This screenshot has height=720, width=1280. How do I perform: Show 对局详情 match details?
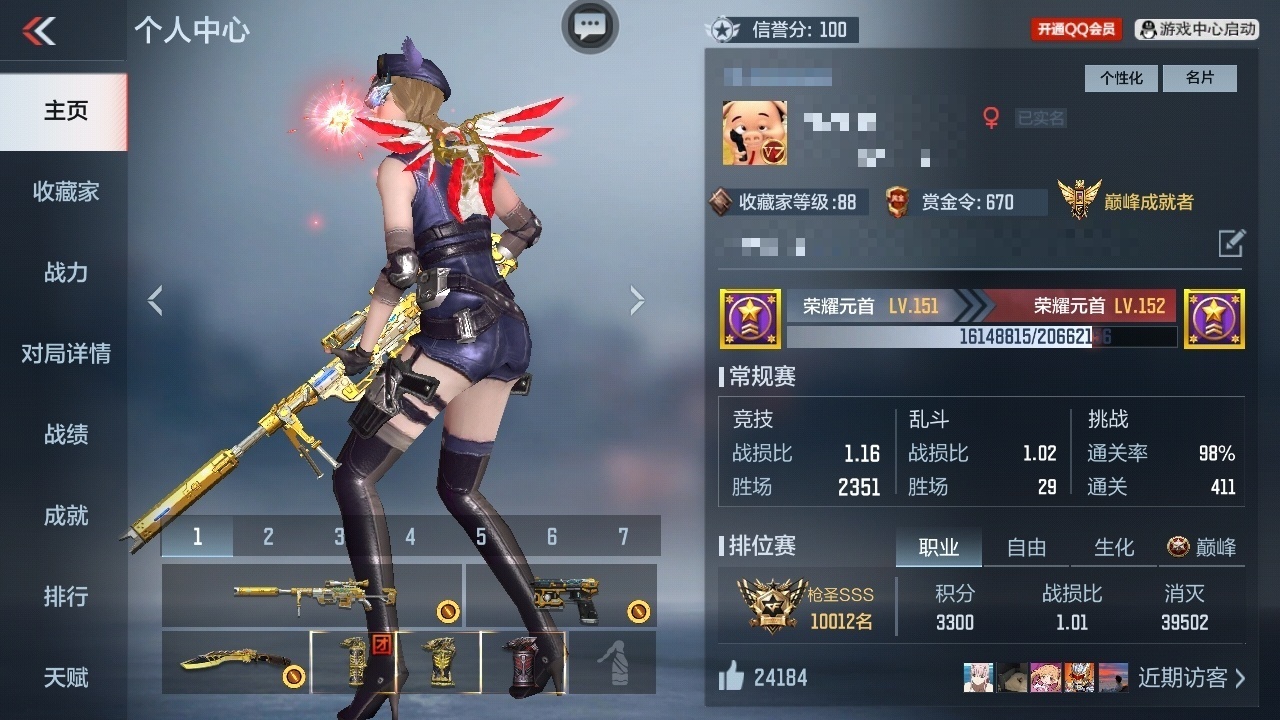click(65, 353)
